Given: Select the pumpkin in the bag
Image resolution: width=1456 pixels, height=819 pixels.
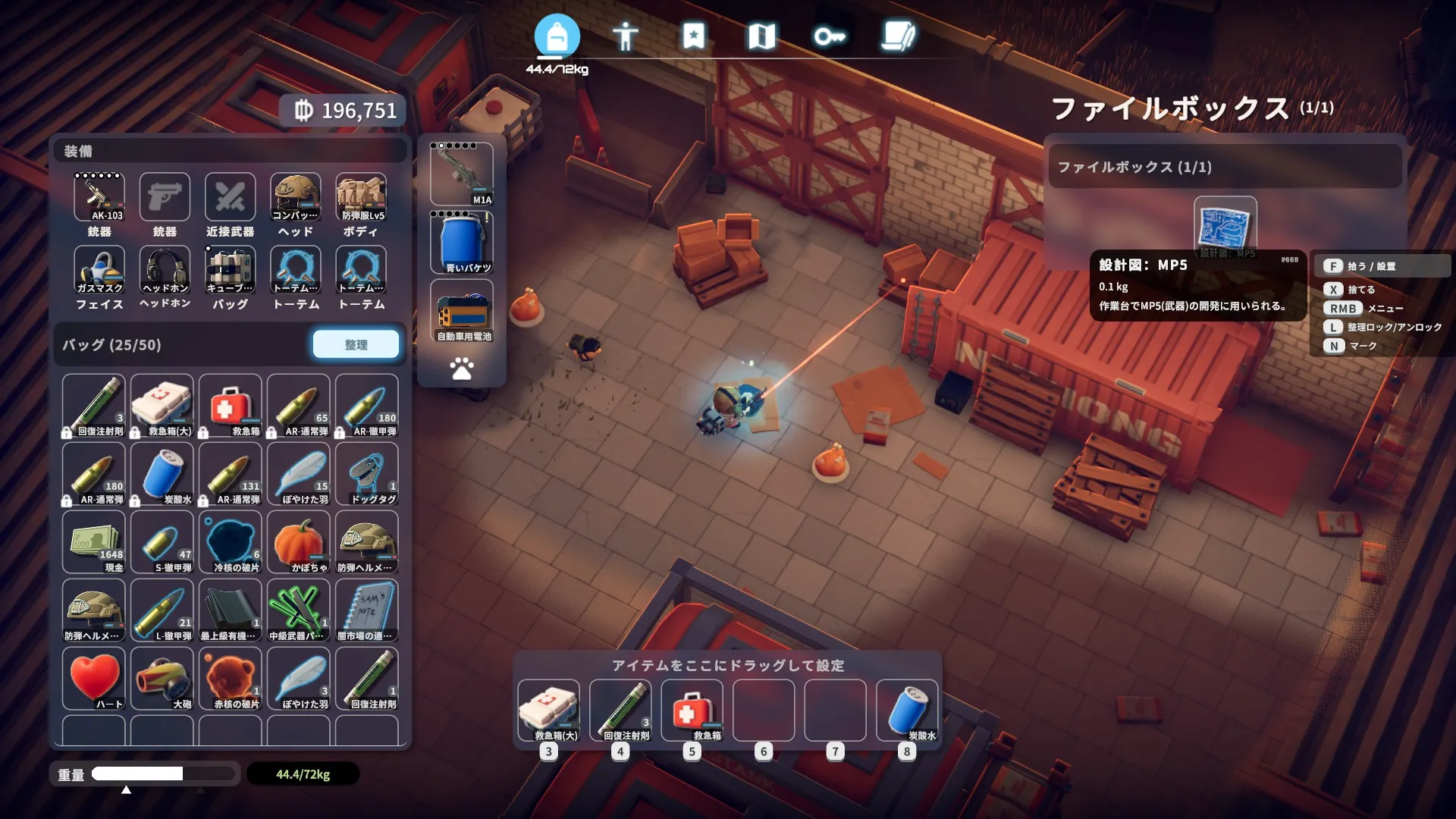Looking at the screenshot, I should 299,541.
